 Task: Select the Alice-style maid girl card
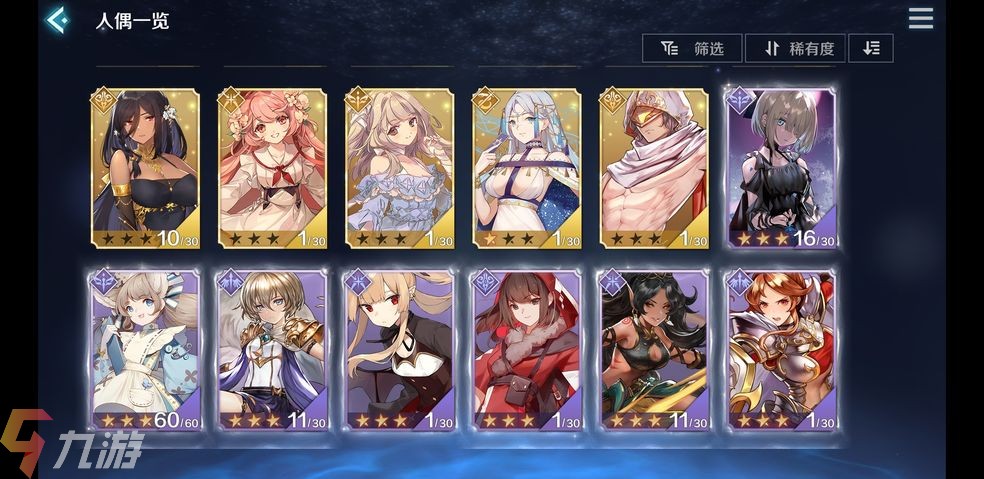tap(146, 350)
